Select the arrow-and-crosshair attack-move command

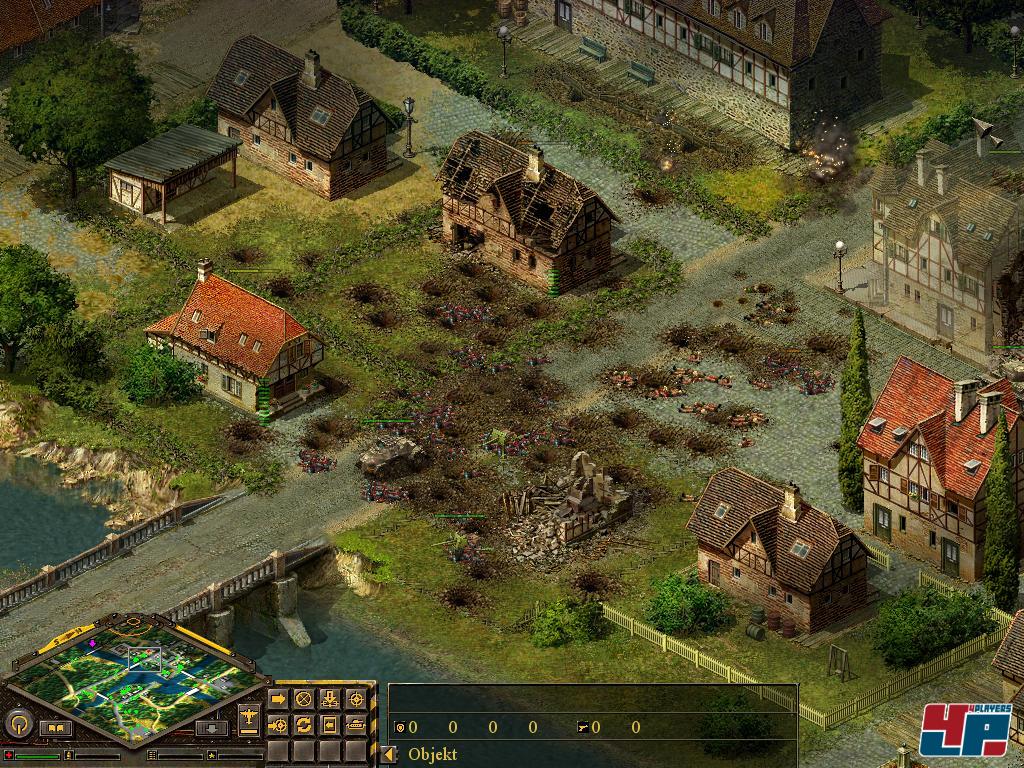point(279,724)
